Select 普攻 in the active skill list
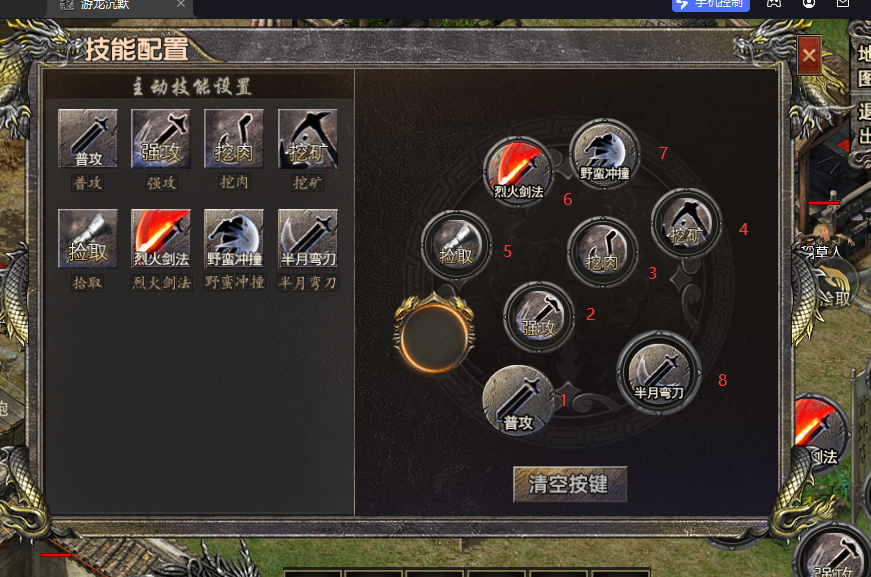Image resolution: width=871 pixels, height=577 pixels. 88,139
